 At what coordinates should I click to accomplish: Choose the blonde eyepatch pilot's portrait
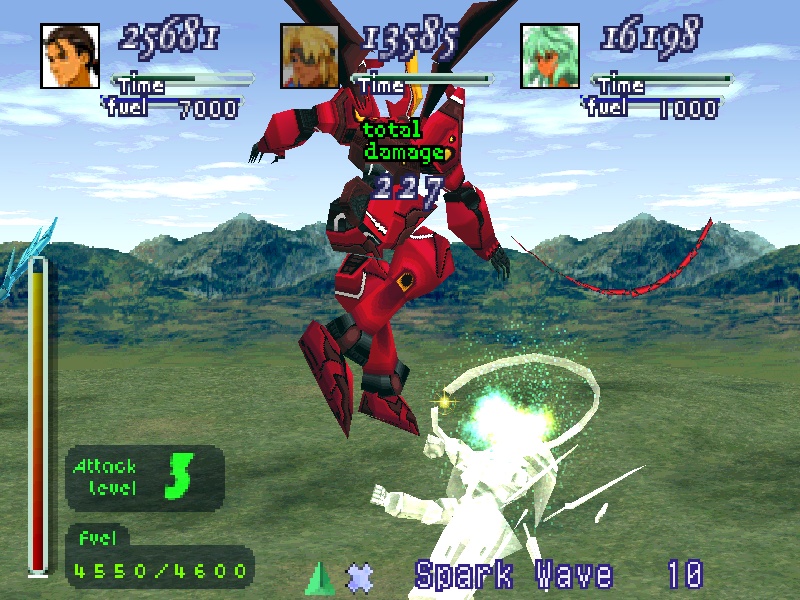click(310, 55)
